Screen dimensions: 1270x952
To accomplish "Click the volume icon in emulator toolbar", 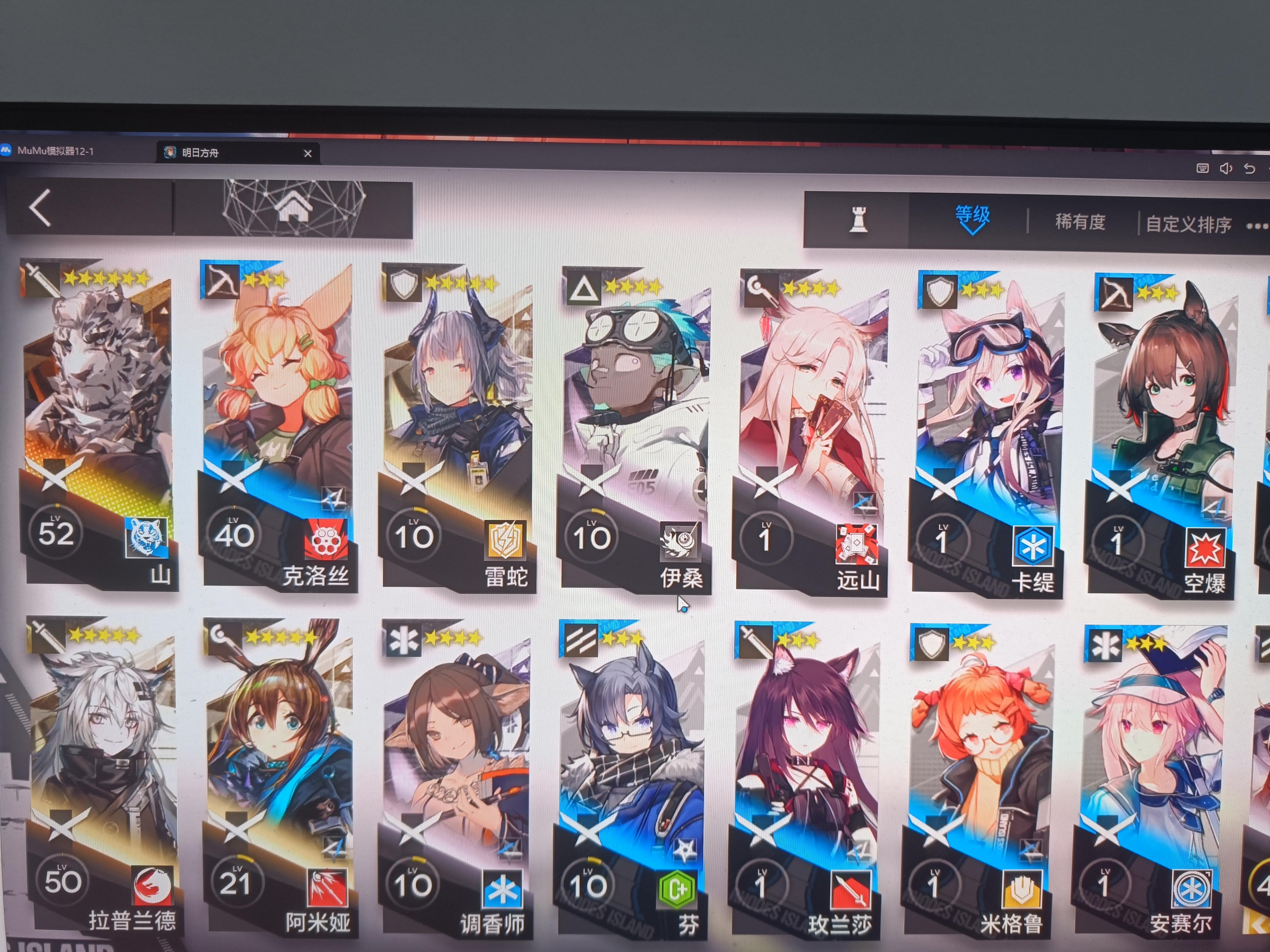I will (x=1226, y=168).
